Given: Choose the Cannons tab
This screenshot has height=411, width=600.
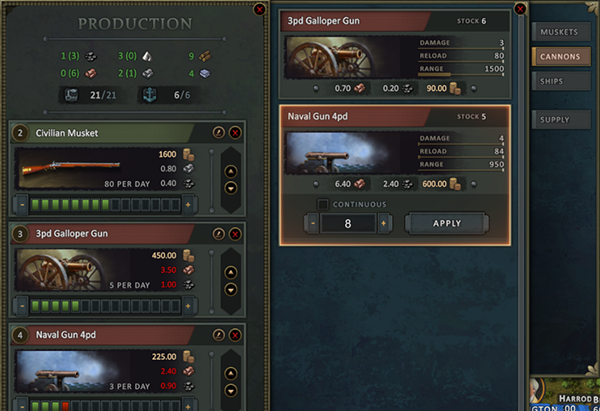Looking at the screenshot, I should 559,57.
